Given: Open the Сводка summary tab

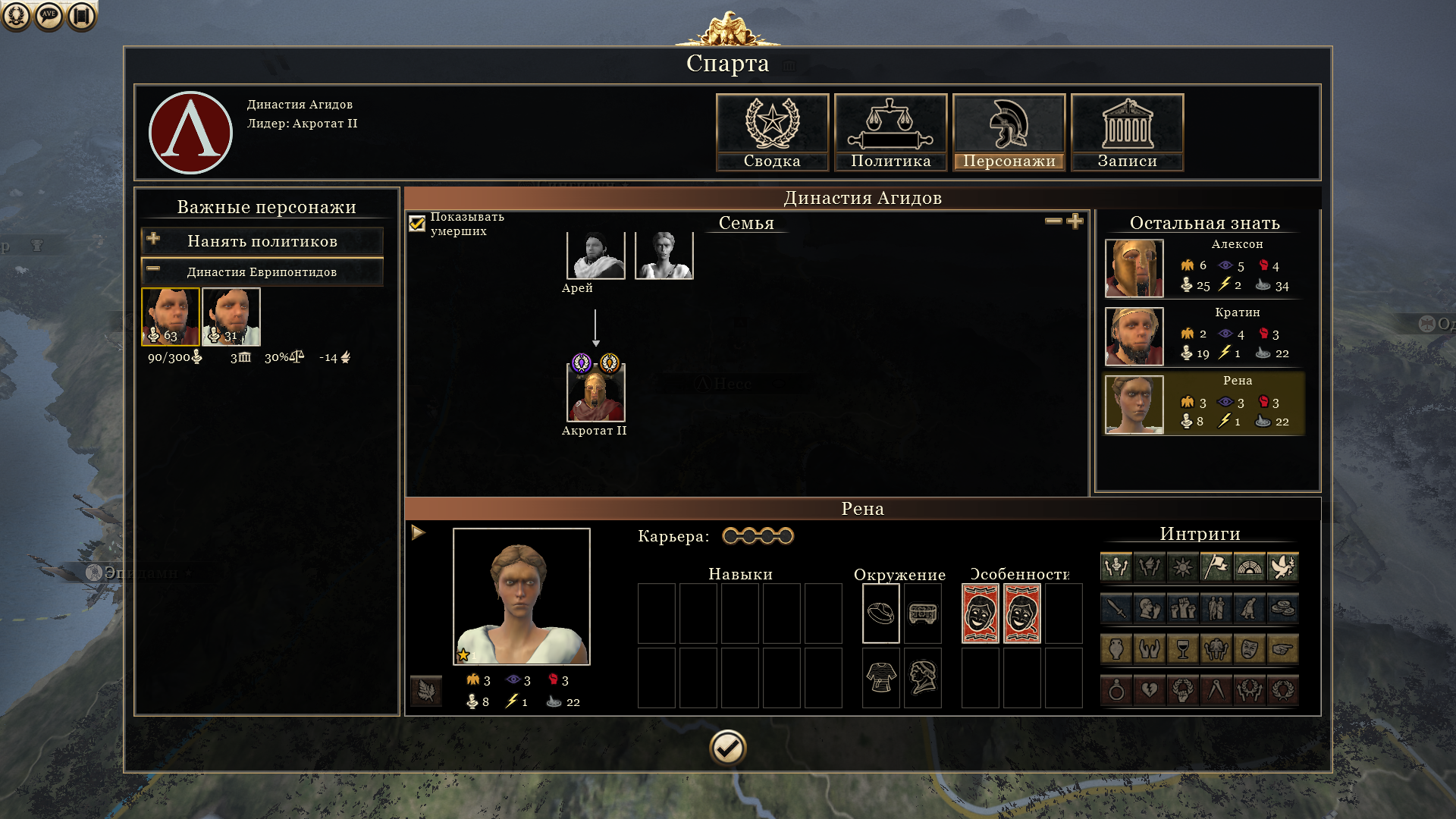Looking at the screenshot, I should [x=772, y=132].
